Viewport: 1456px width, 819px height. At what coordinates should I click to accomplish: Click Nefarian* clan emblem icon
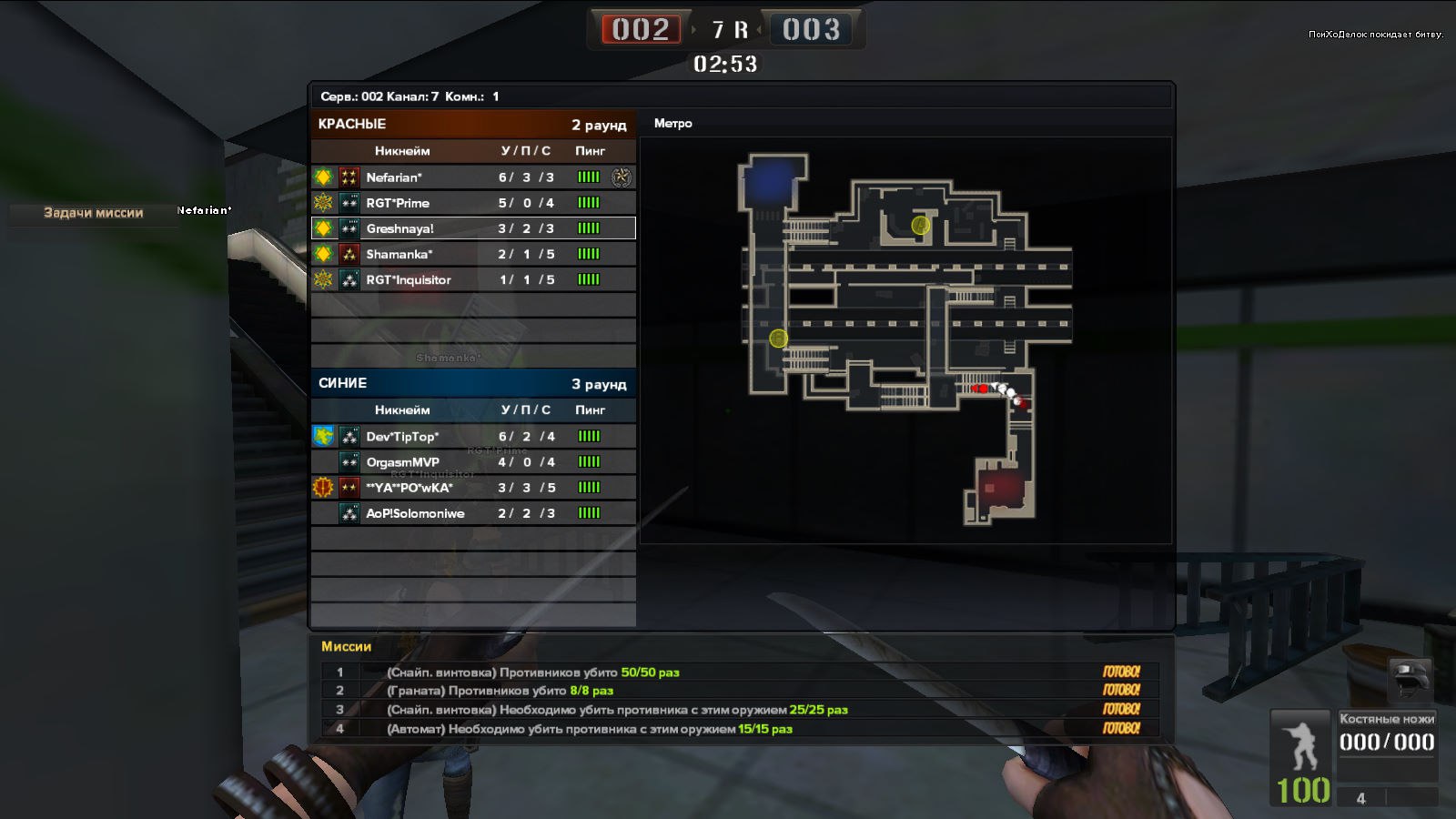(x=324, y=177)
